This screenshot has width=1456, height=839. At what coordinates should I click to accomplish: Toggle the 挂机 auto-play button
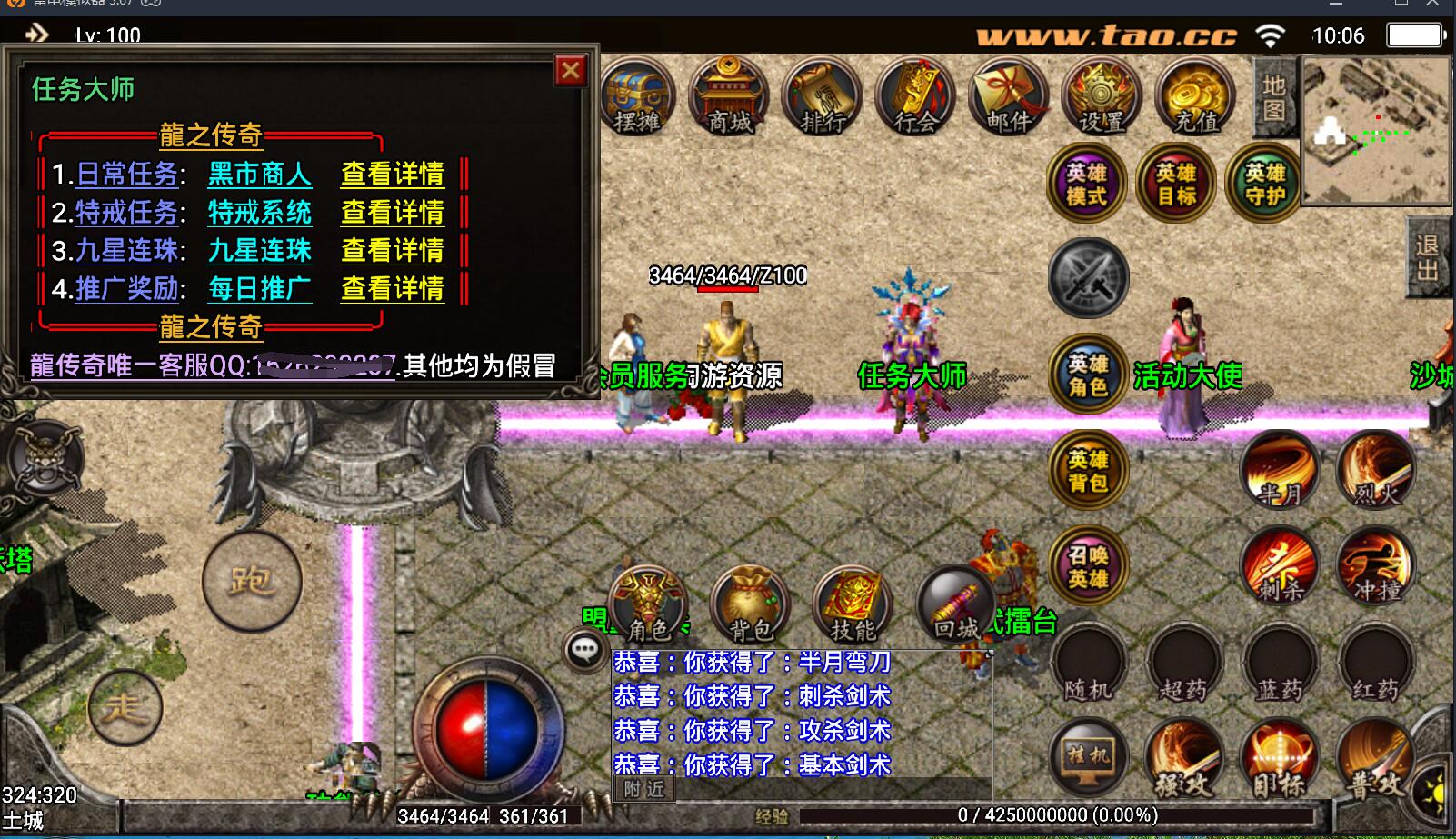click(1088, 757)
